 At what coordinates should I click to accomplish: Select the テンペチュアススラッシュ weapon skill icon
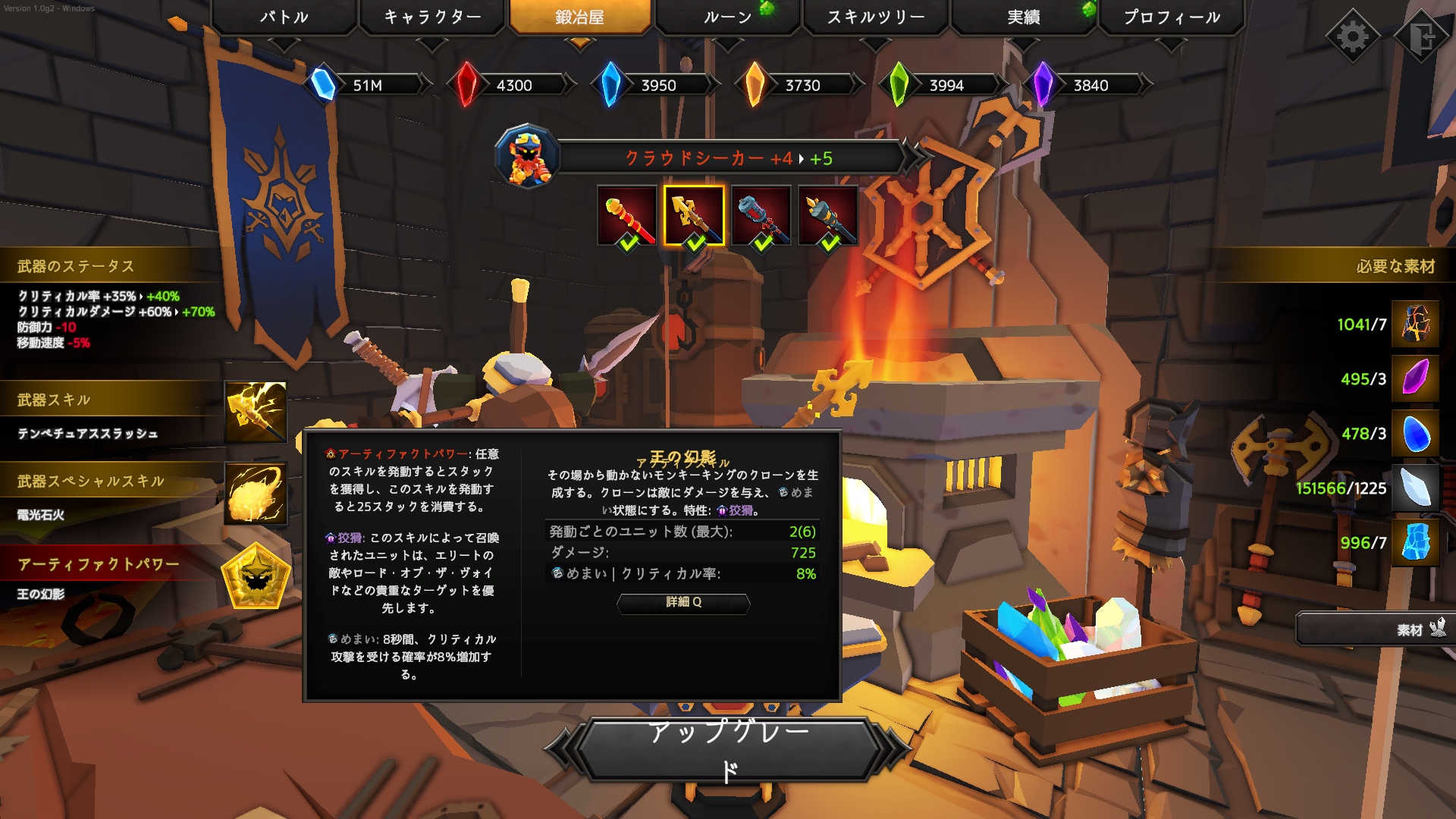pos(254,413)
